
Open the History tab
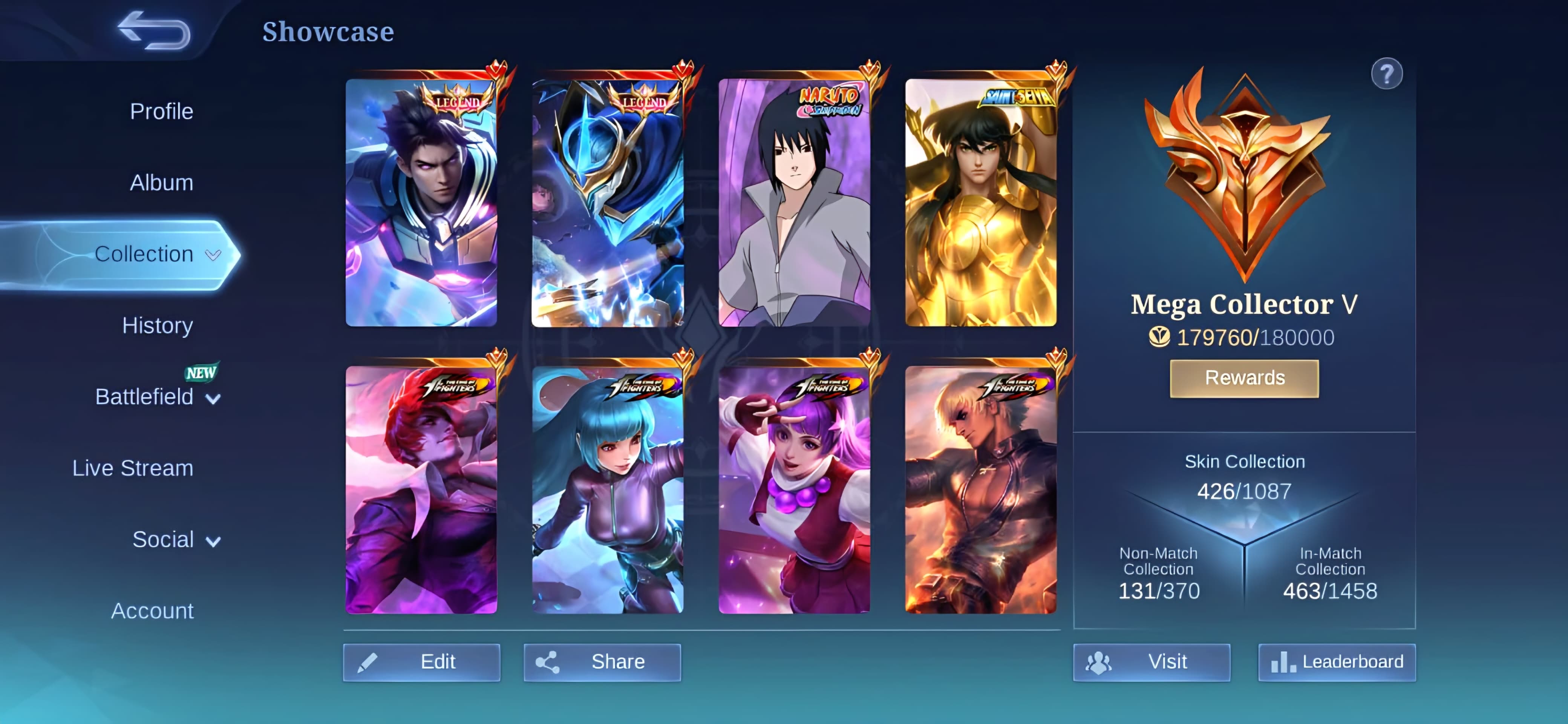click(x=157, y=325)
